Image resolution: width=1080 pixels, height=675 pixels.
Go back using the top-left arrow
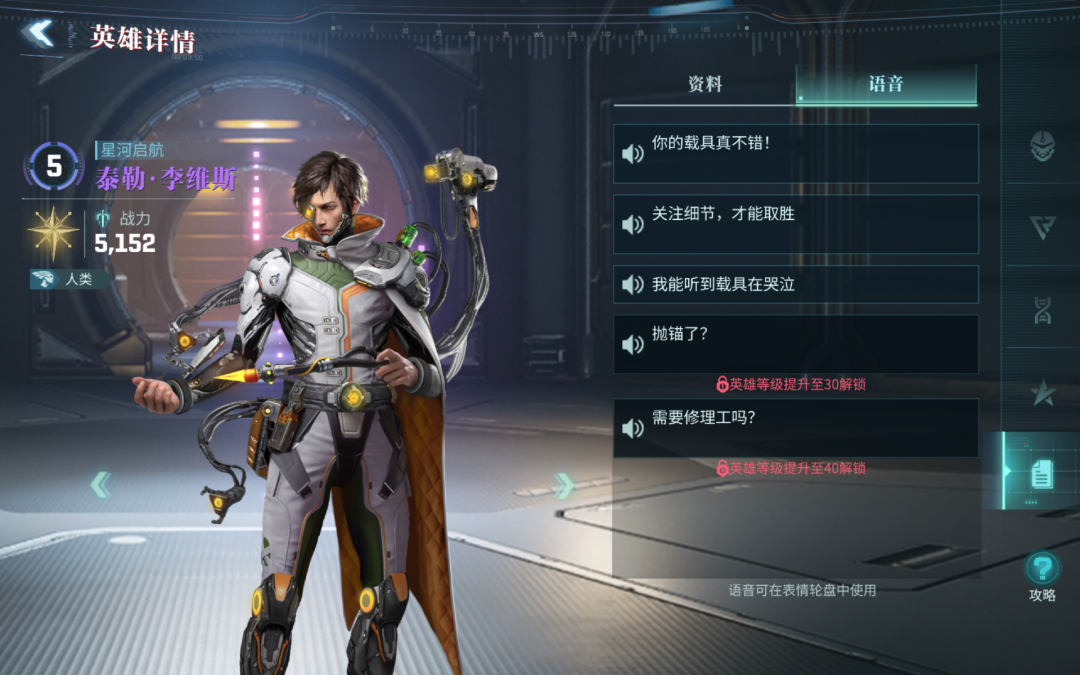tap(40, 34)
